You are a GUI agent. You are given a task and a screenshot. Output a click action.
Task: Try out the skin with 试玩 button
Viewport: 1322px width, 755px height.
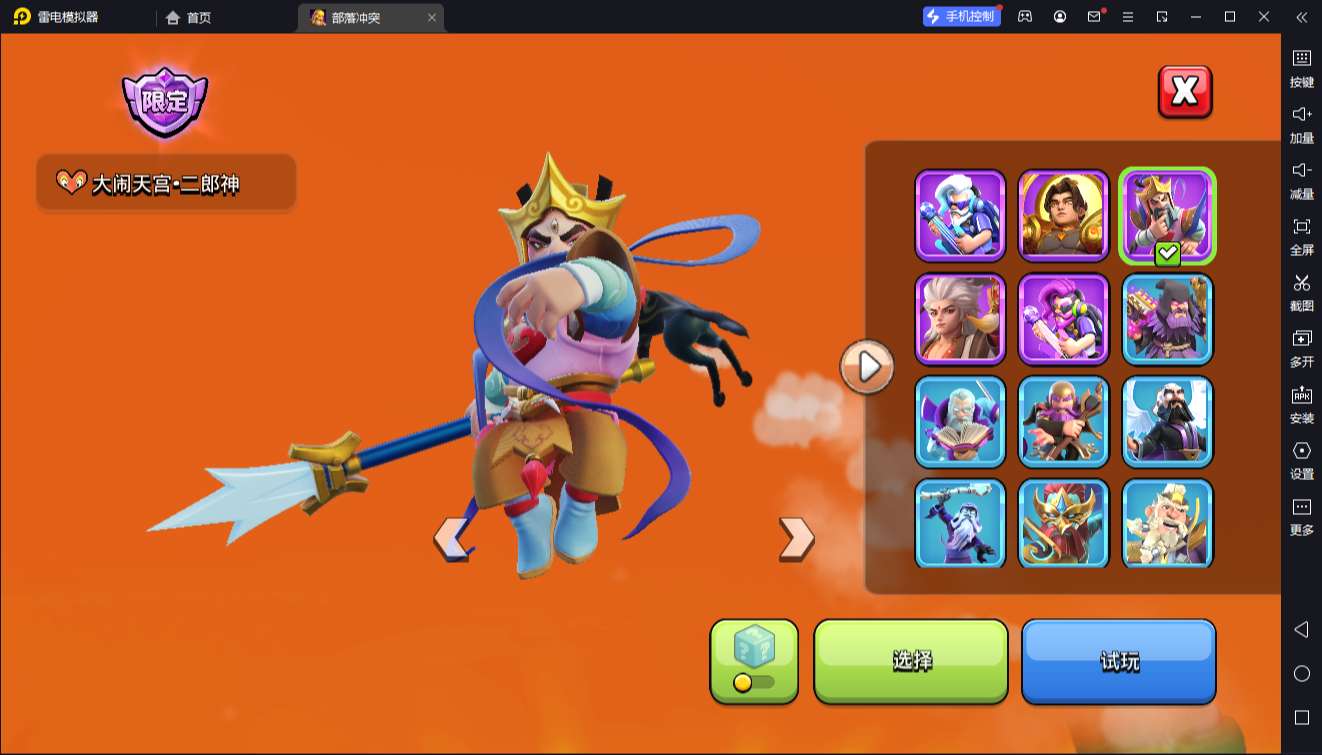pyautogui.click(x=1118, y=661)
